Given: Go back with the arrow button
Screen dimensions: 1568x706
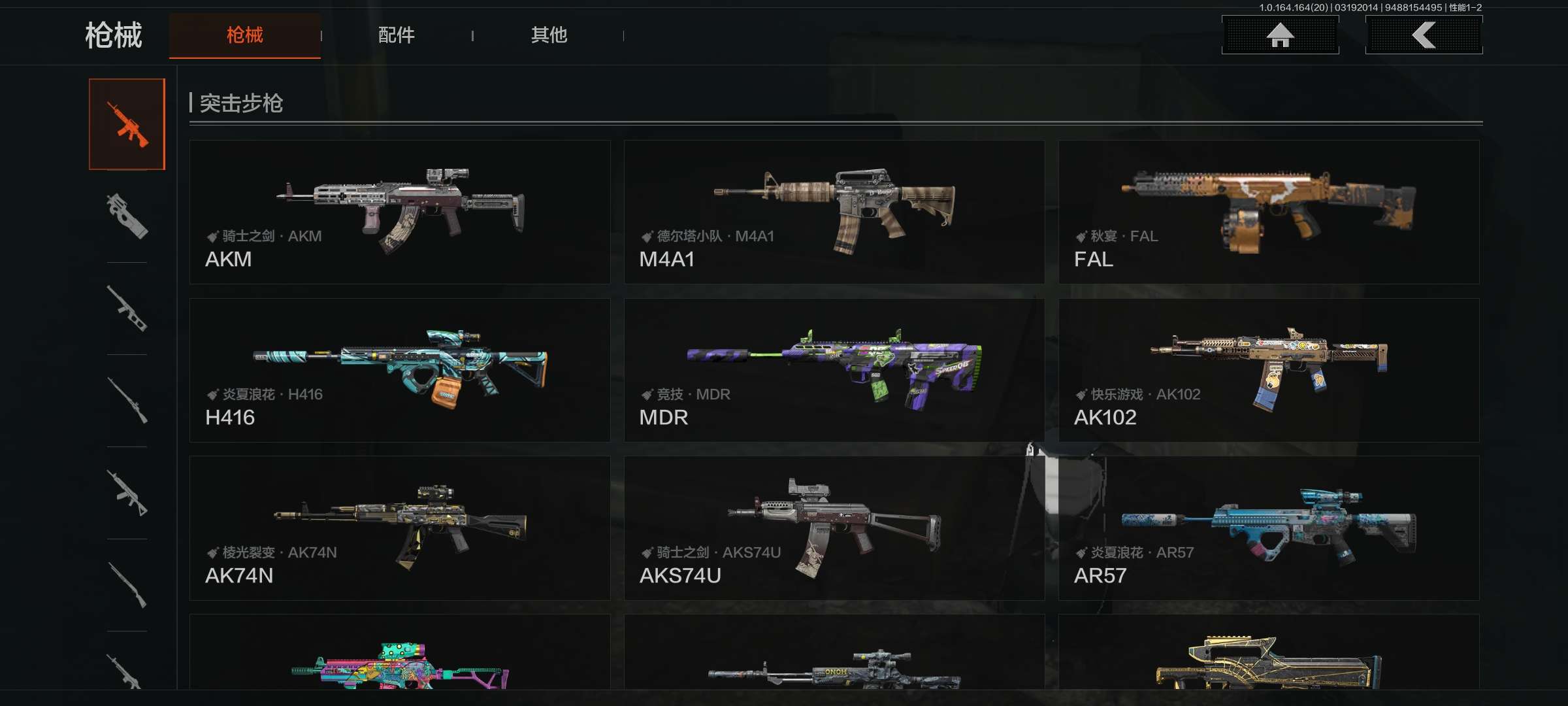Looking at the screenshot, I should (x=1424, y=35).
